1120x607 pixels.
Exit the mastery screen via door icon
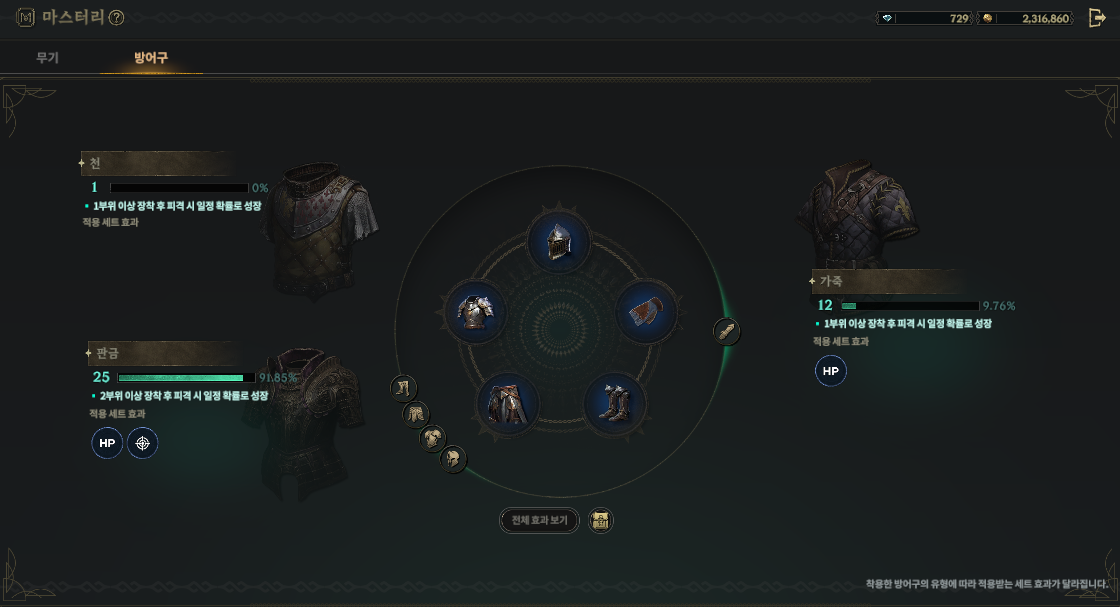[1096, 18]
